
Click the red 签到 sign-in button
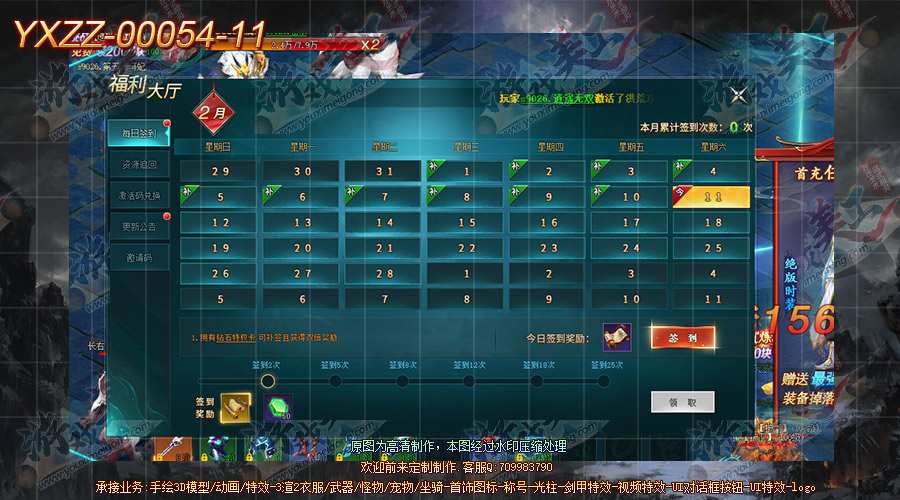(x=683, y=338)
